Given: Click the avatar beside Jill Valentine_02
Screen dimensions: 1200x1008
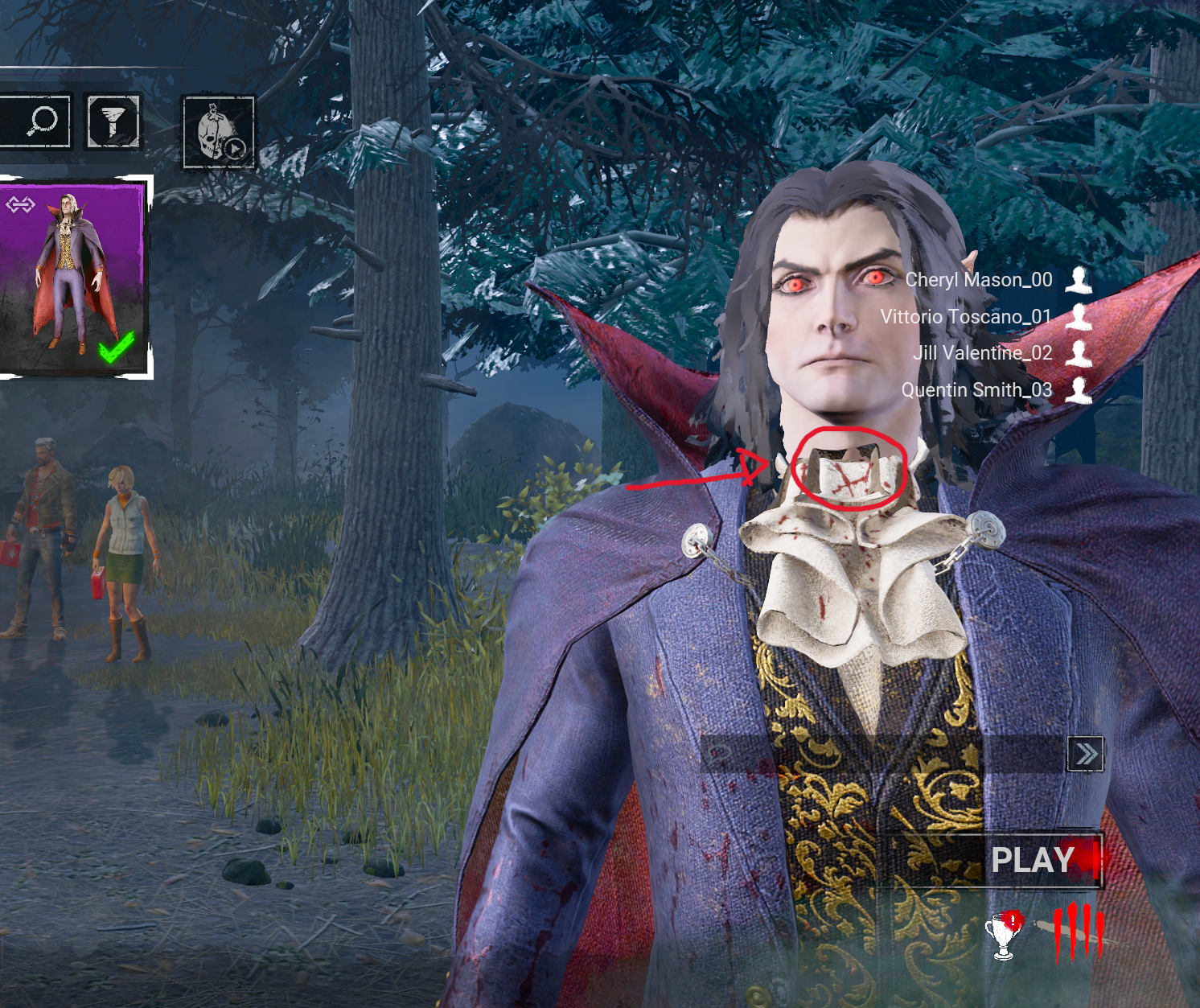Looking at the screenshot, I should tap(1079, 355).
